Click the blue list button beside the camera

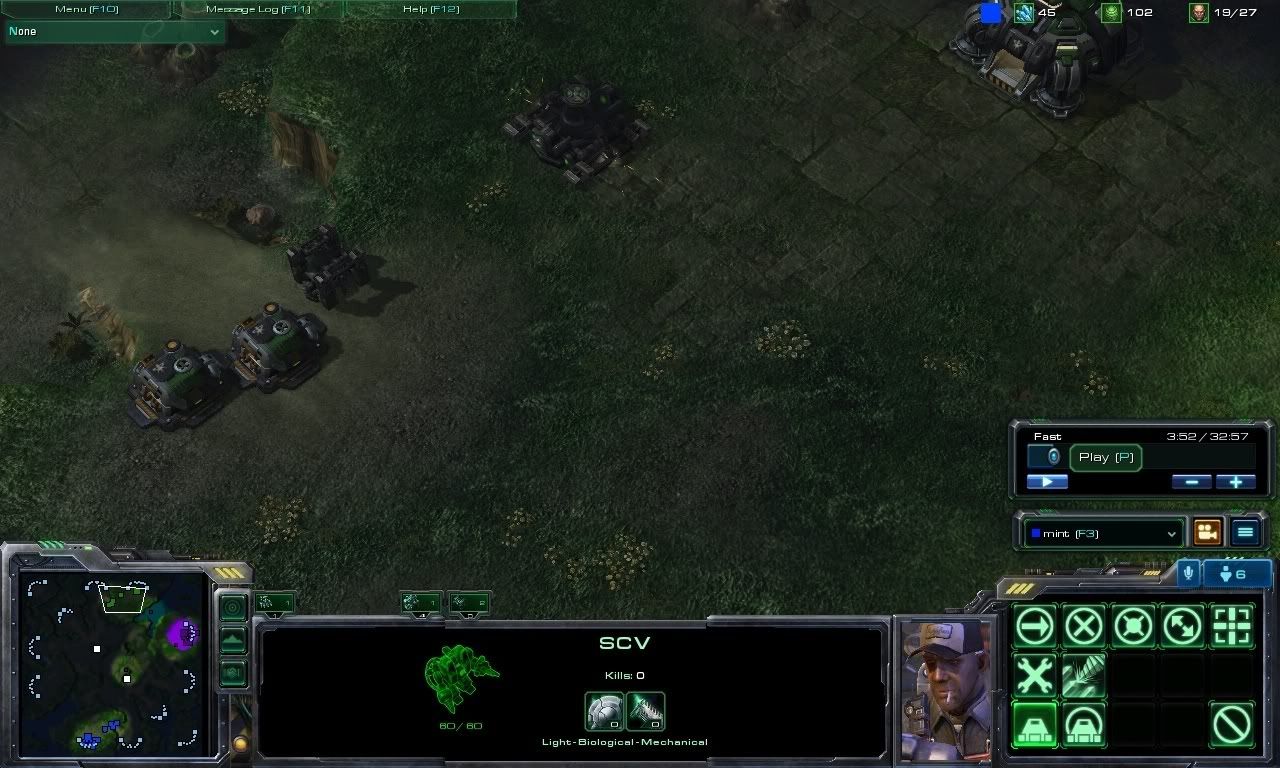click(1245, 533)
